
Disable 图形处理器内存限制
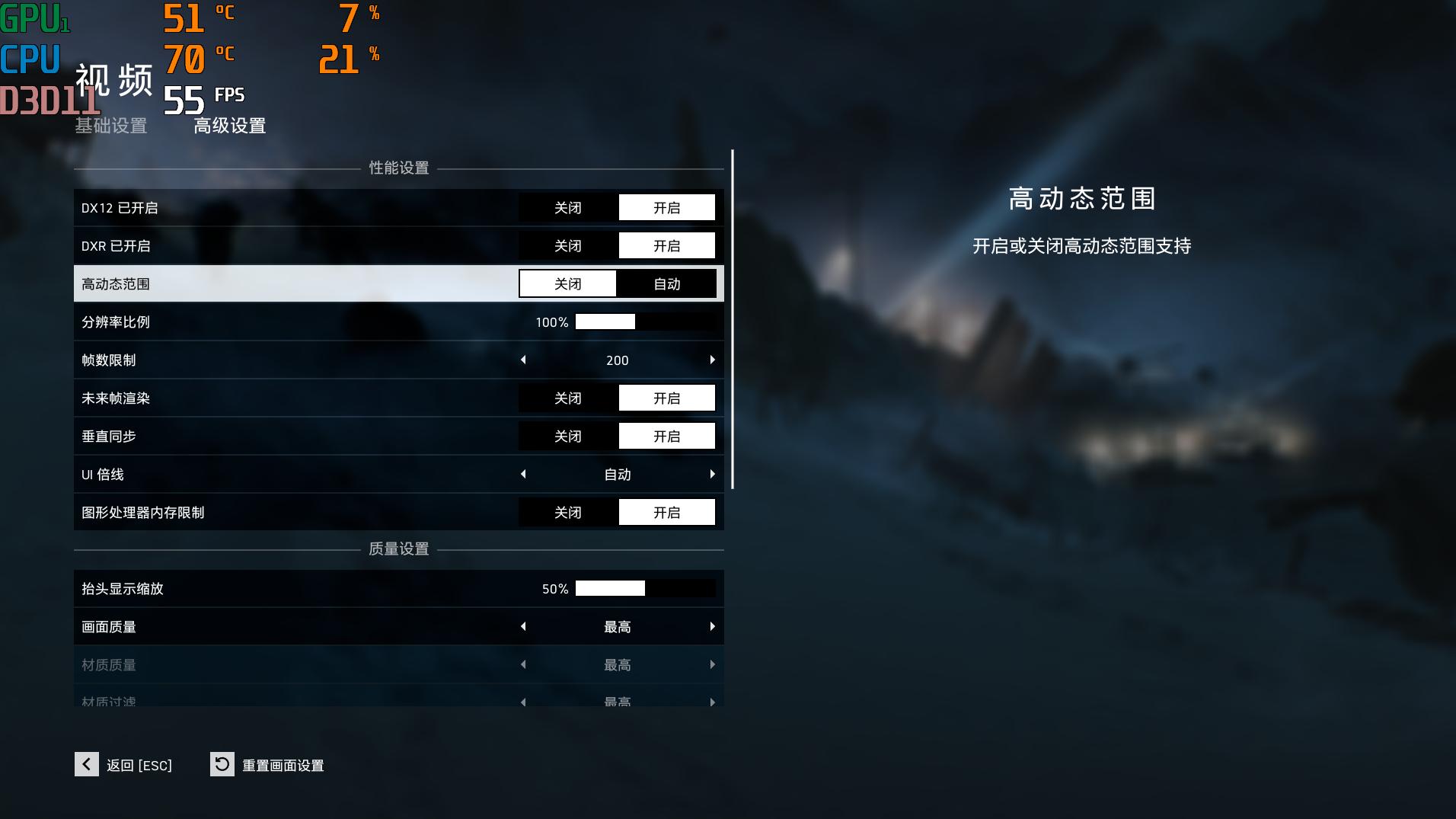[x=568, y=512]
